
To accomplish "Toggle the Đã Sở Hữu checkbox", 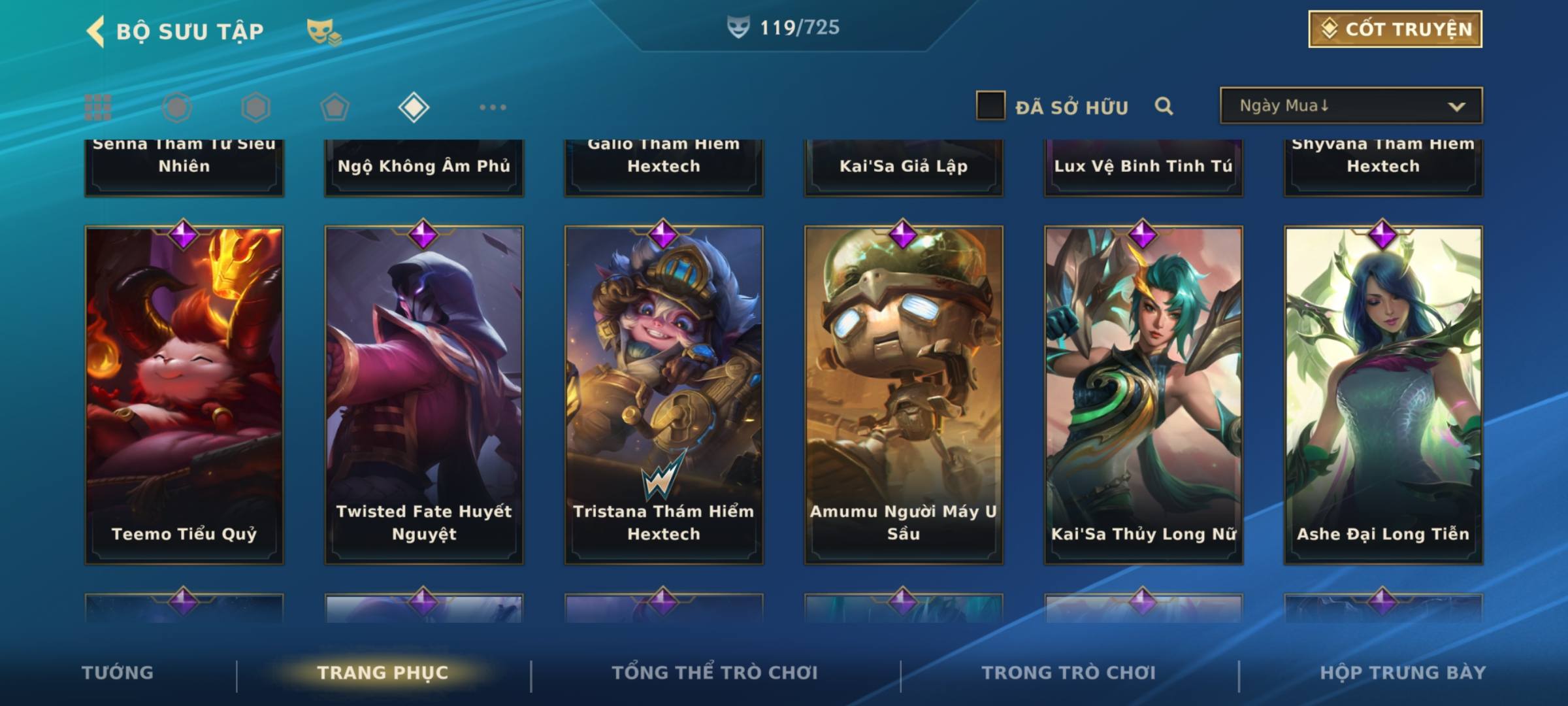I will [990, 106].
